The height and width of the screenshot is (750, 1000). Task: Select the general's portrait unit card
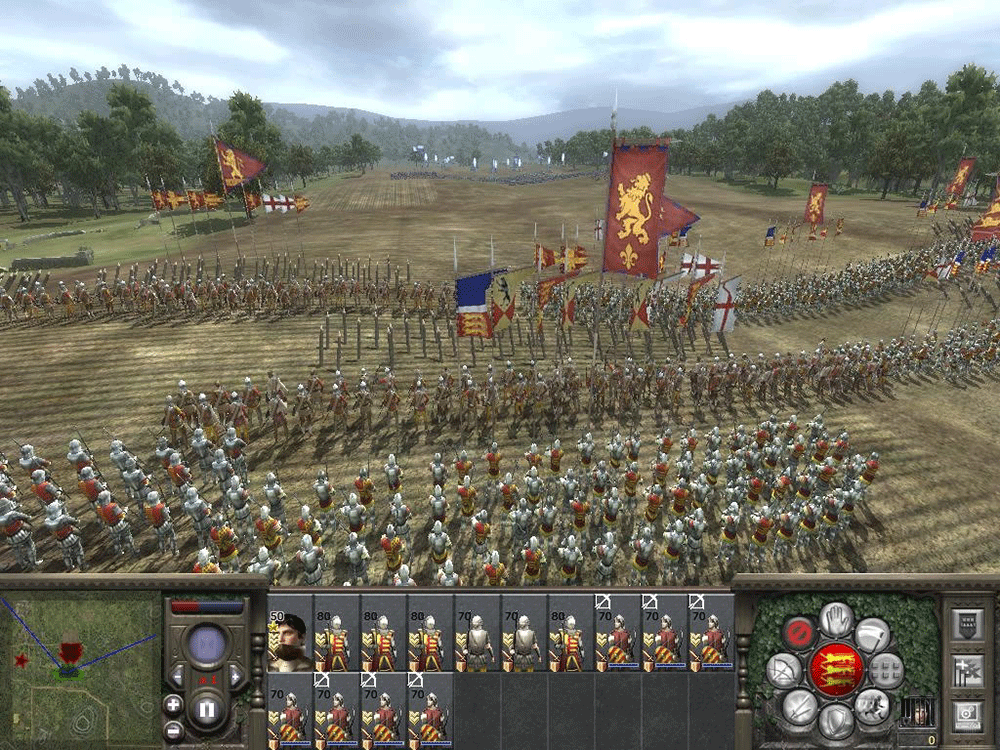click(289, 632)
